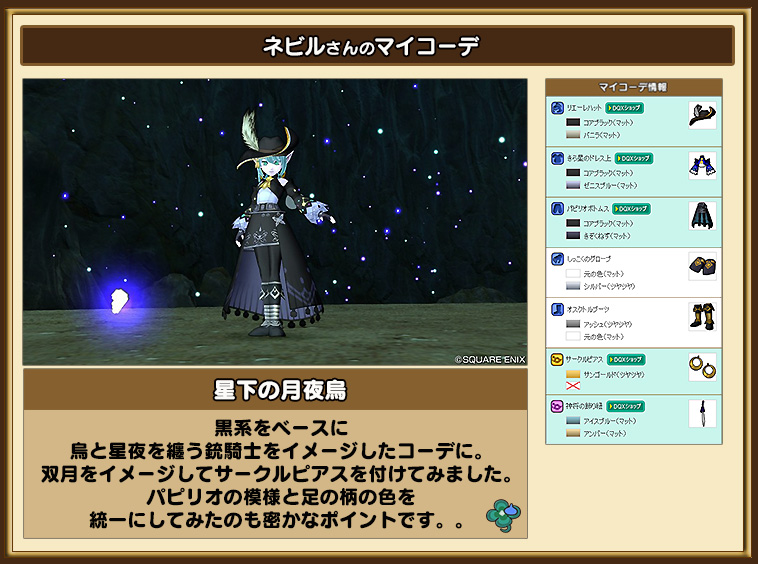Screen dimensions: 758x564
Task: View the dark skirt bottoms thumbnail
Action: click(x=702, y=215)
